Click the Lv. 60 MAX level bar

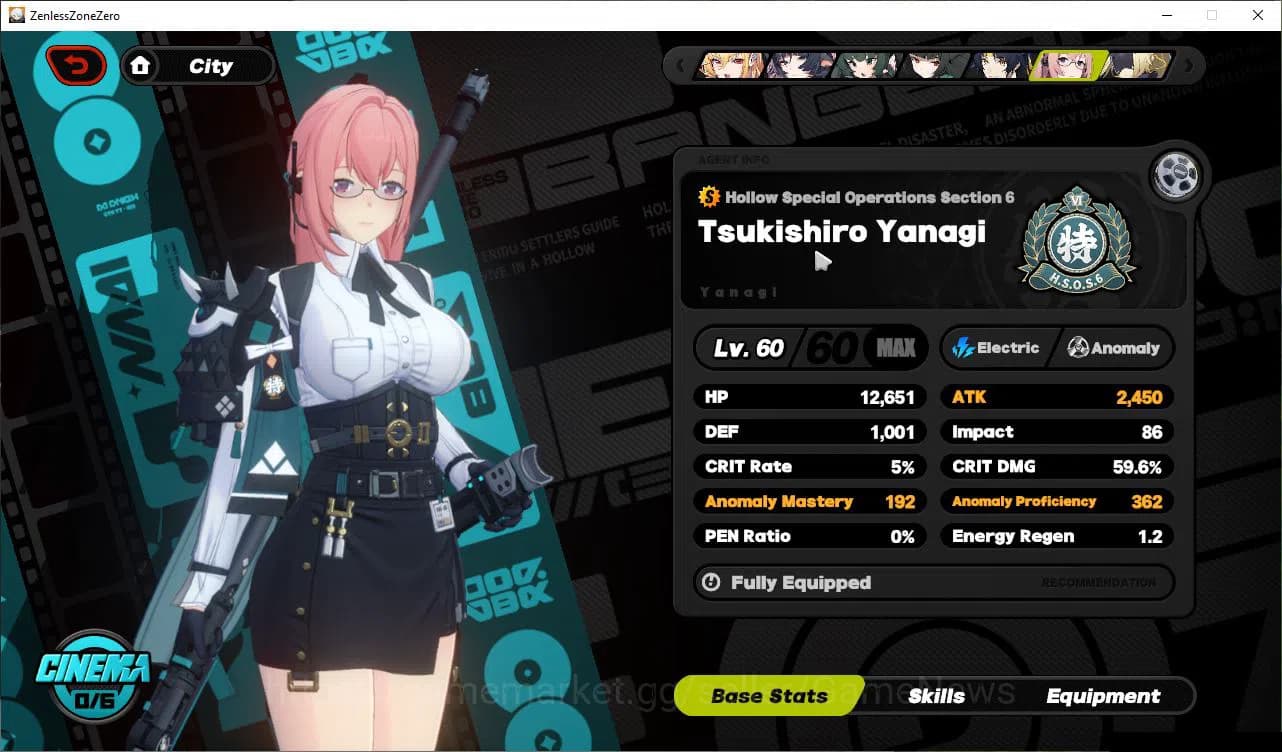click(x=810, y=348)
